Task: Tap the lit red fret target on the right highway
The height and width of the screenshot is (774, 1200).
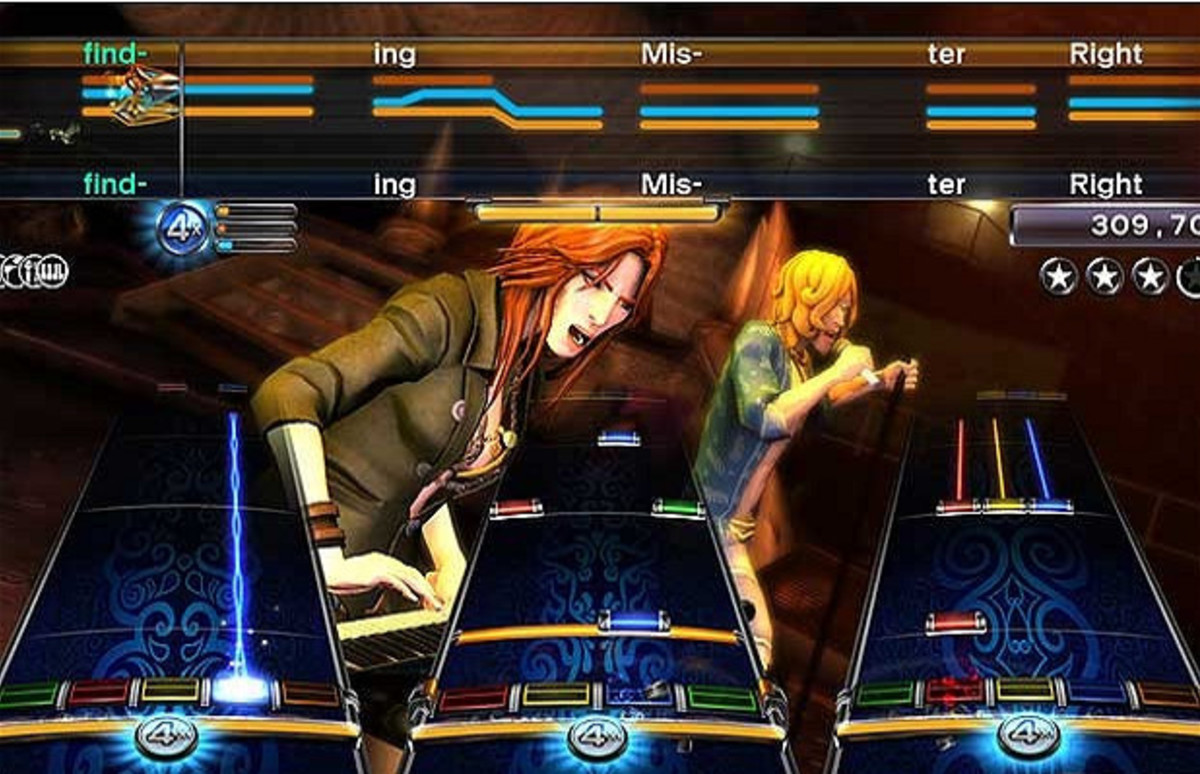Action: (x=954, y=691)
